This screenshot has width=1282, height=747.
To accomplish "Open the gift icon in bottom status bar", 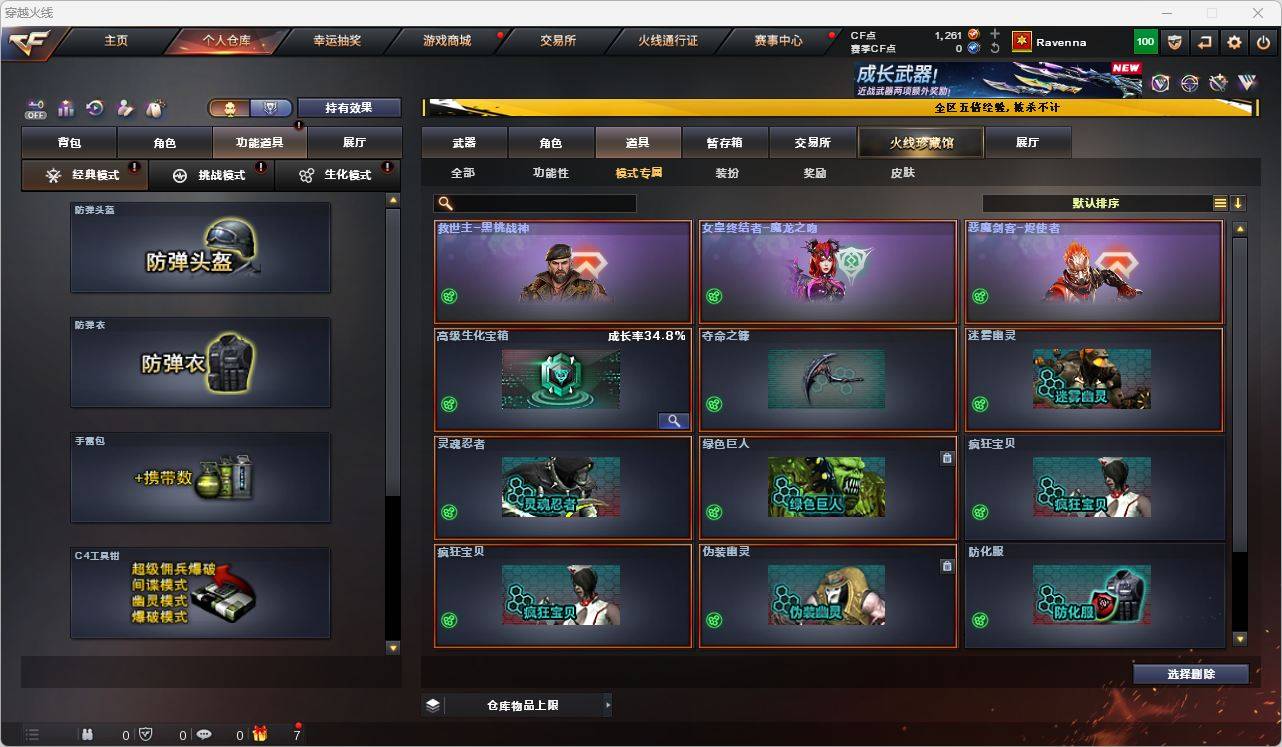I will (x=260, y=733).
